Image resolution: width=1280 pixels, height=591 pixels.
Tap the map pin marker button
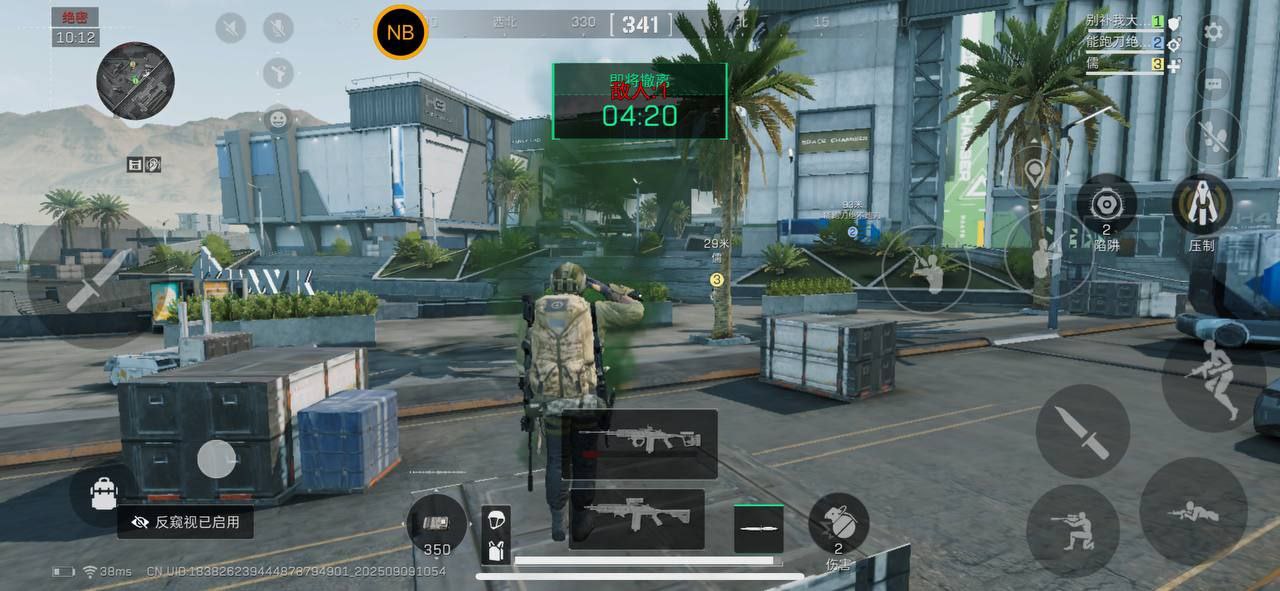(x=1034, y=172)
